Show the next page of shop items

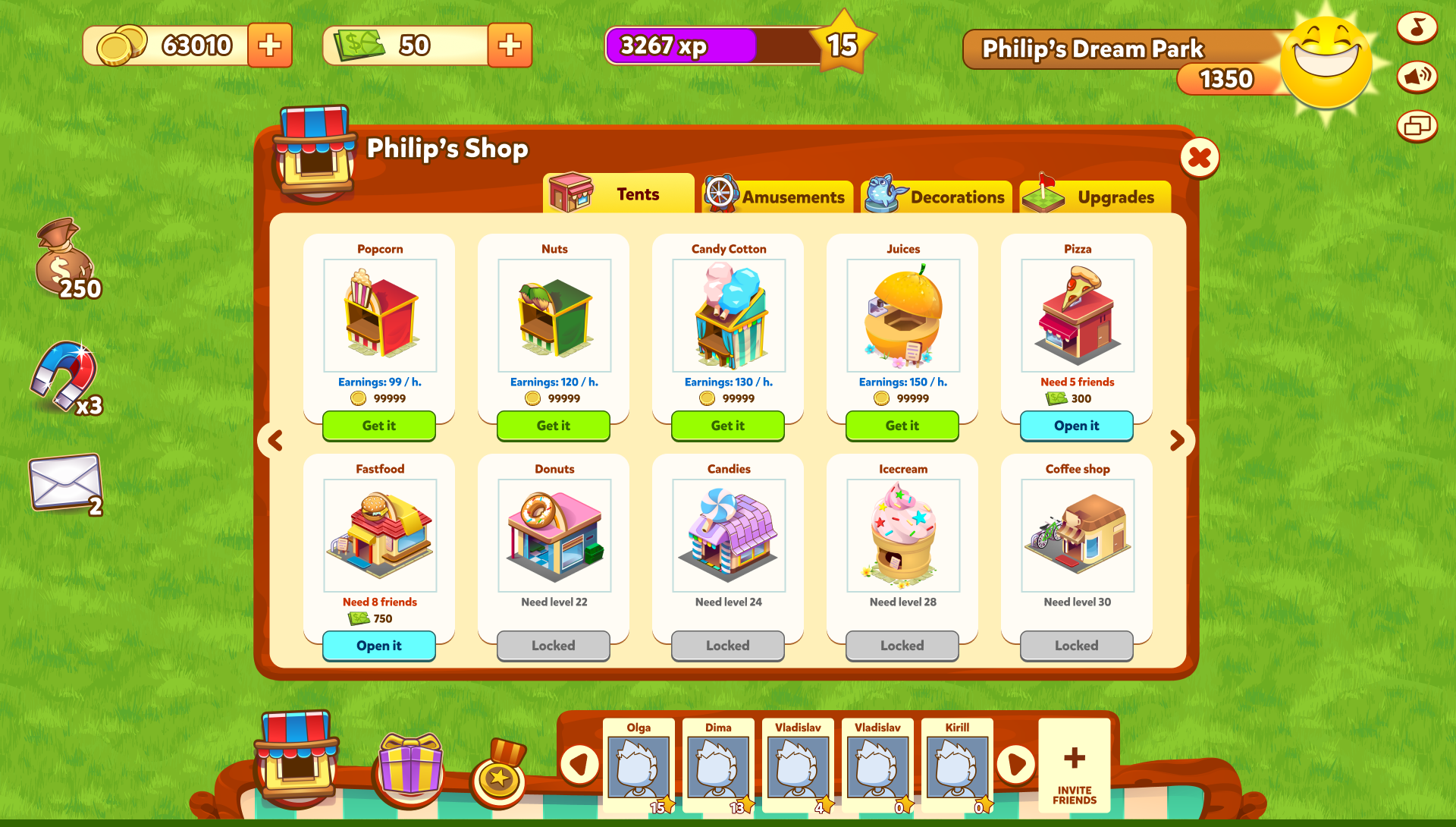point(1177,440)
